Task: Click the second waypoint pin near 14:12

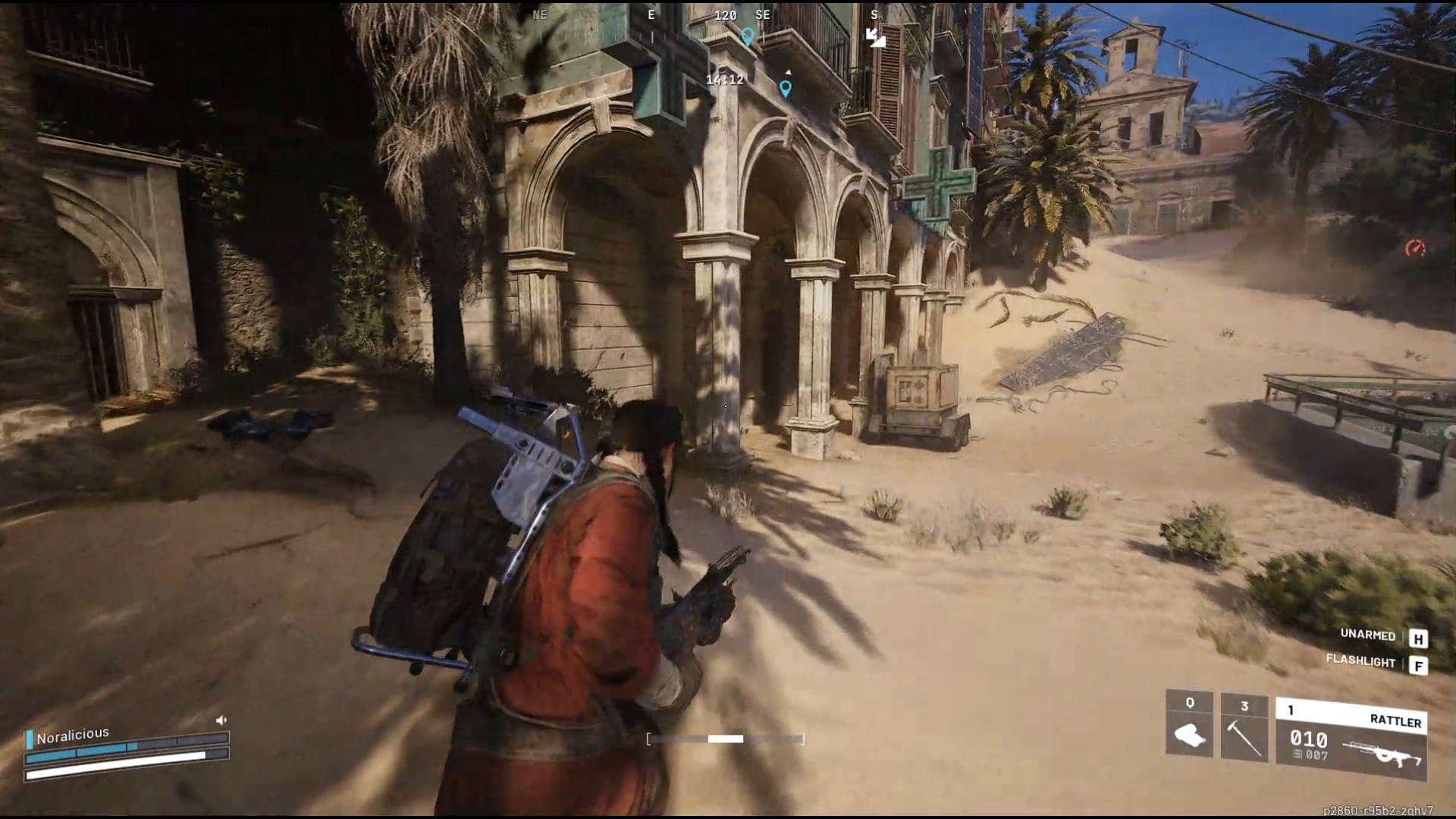Action: click(x=785, y=89)
